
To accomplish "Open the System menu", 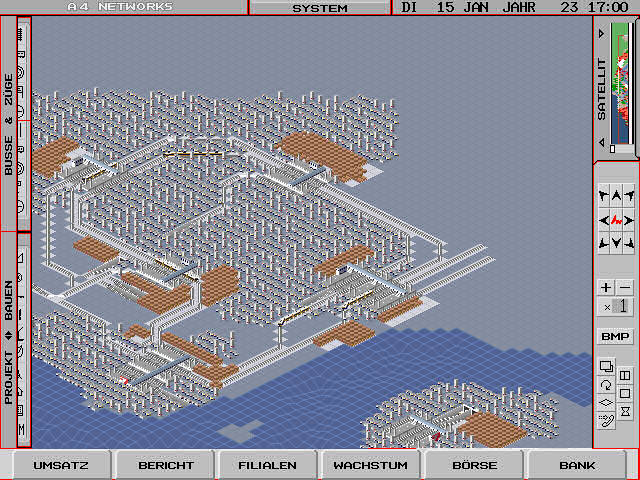I will (320, 8).
